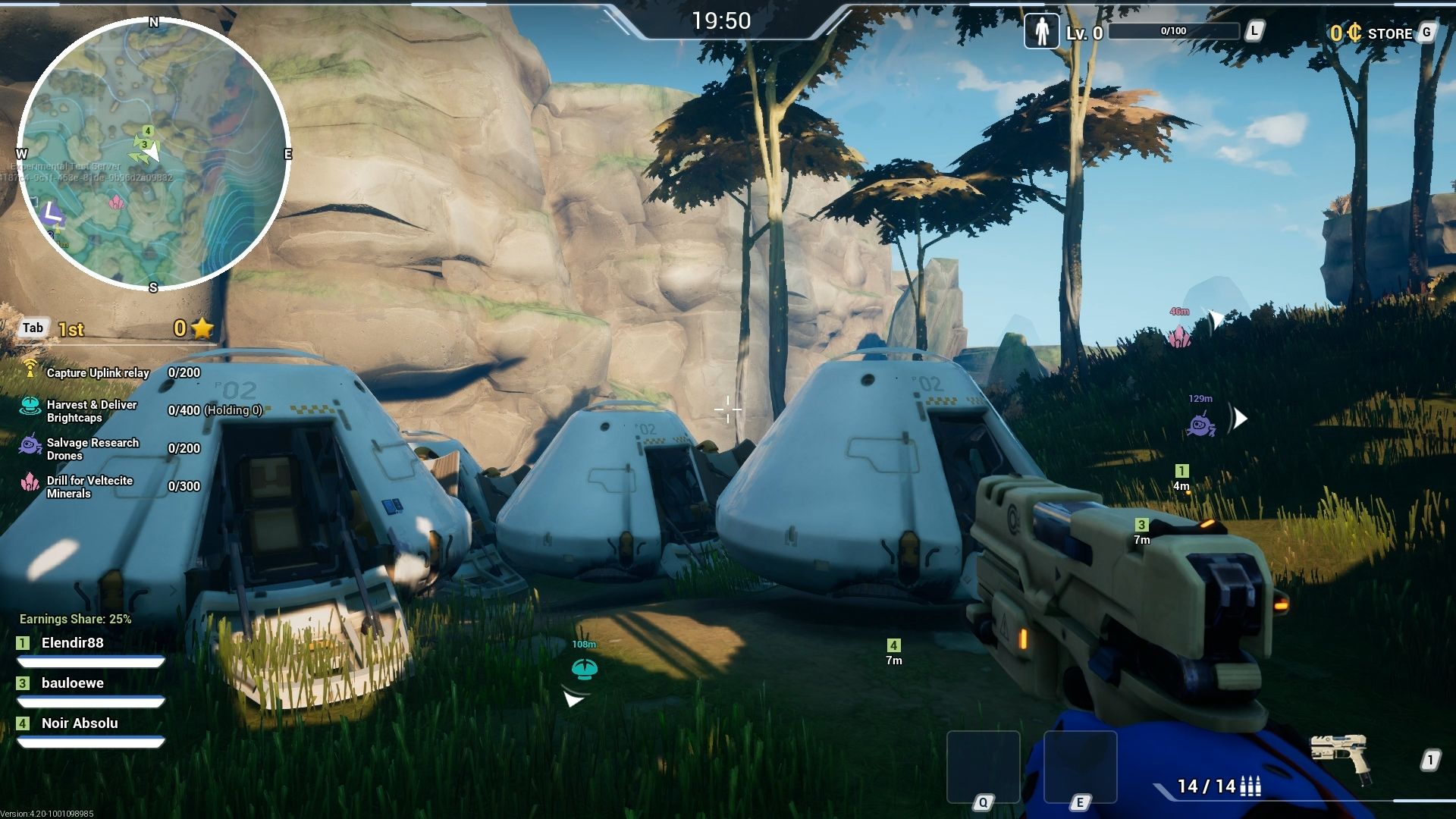Select teammate Elendir88 in squad list
Screen dimensions: 1456x819
point(73,643)
